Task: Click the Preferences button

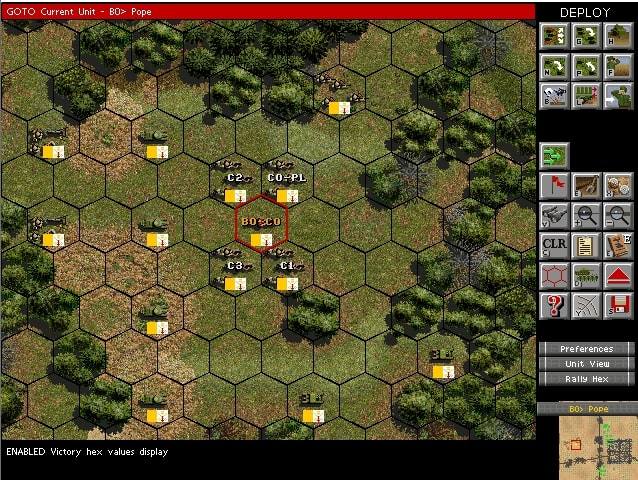Action: click(x=586, y=349)
